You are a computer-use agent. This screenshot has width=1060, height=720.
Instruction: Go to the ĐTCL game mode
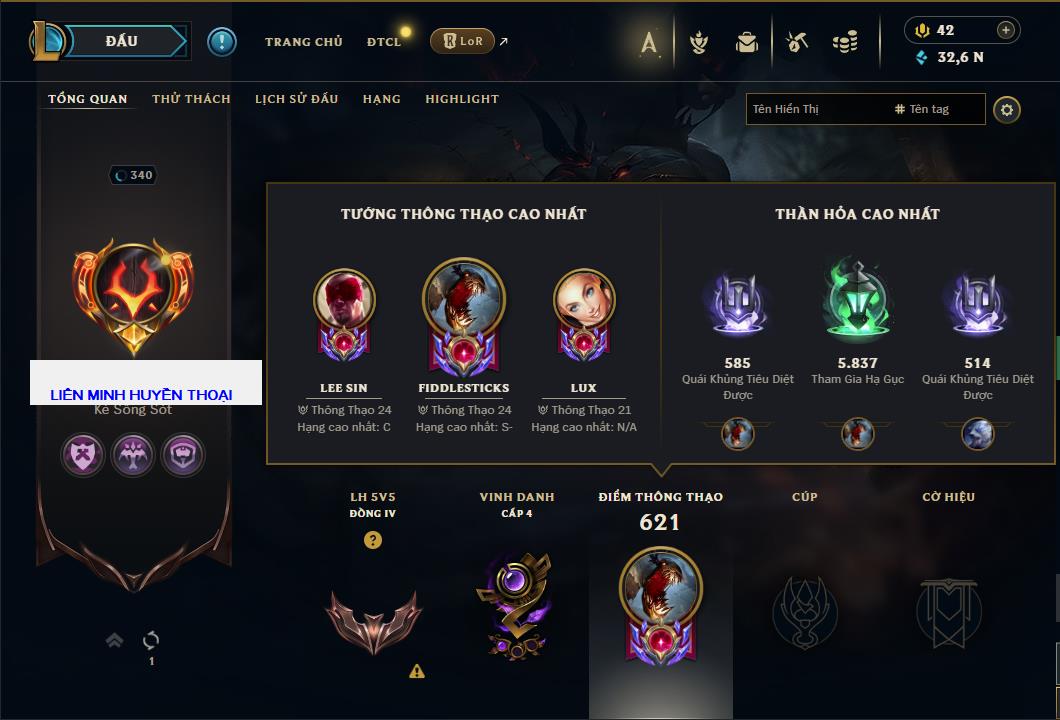tap(383, 42)
